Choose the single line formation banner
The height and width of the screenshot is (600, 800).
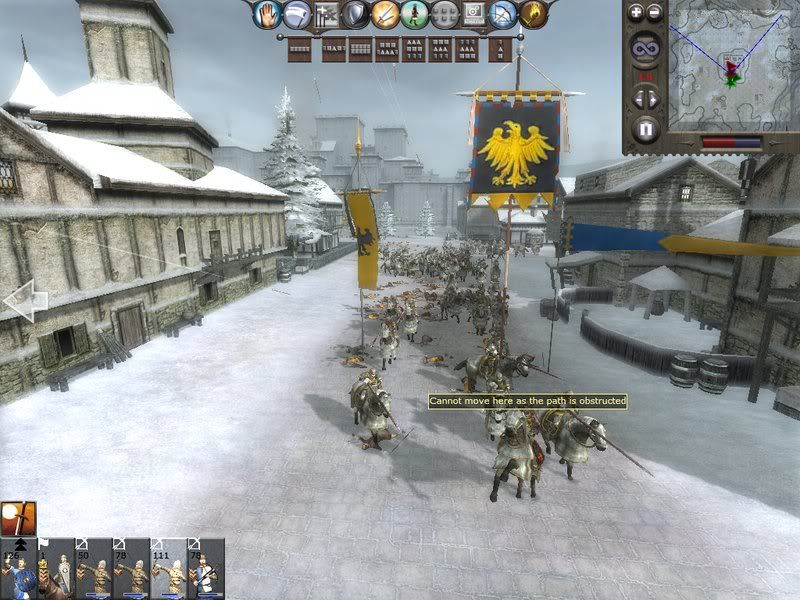(x=299, y=48)
